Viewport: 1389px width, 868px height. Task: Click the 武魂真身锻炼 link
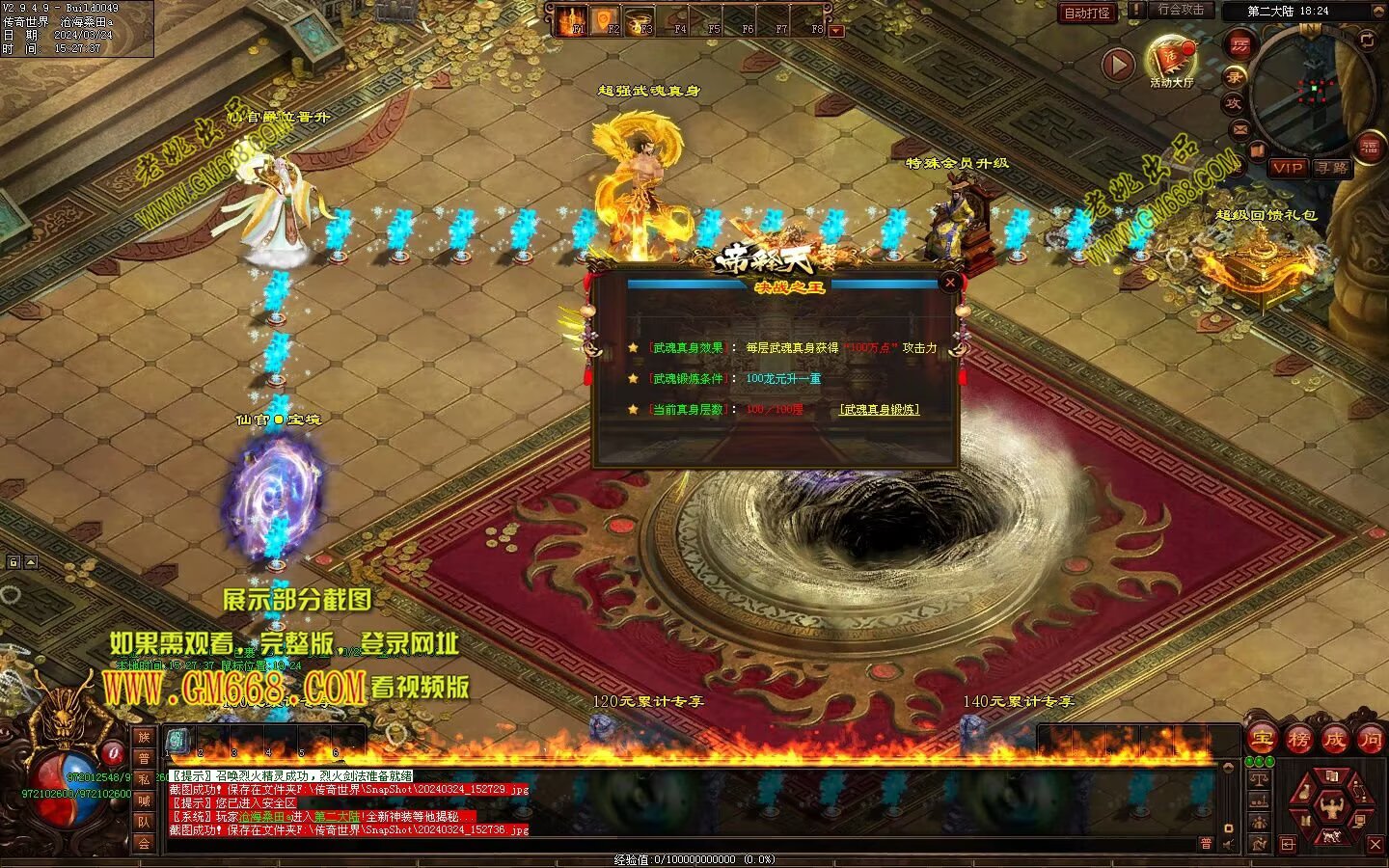(879, 409)
